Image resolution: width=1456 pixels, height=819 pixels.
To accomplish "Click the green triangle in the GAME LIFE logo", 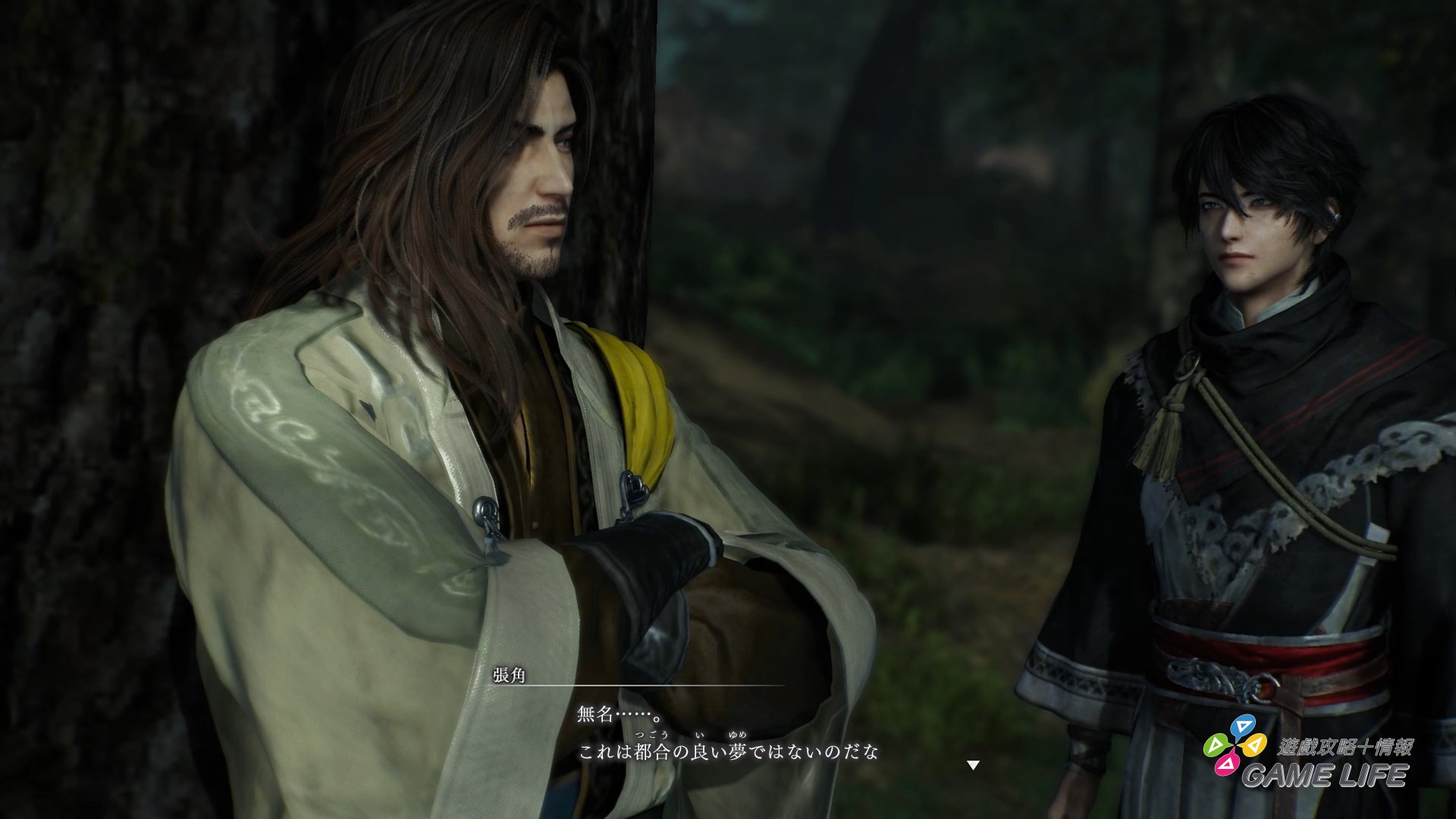I will (1216, 745).
